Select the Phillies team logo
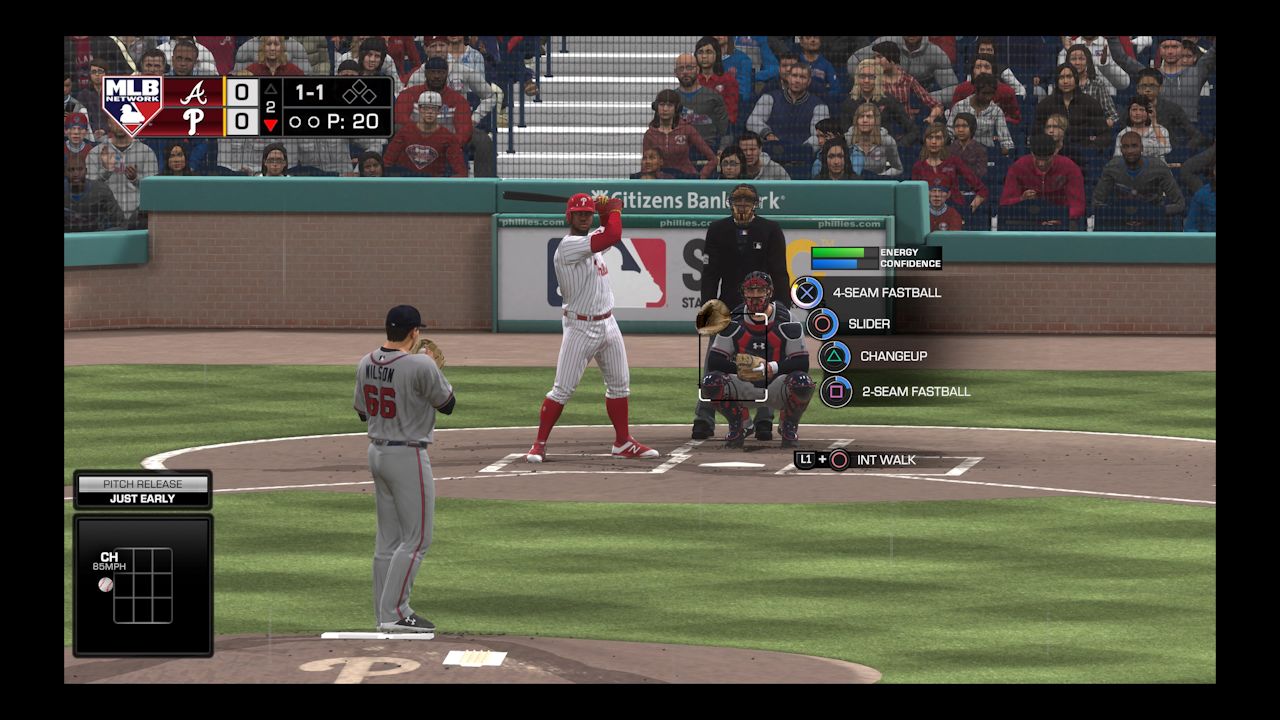 click(x=196, y=118)
